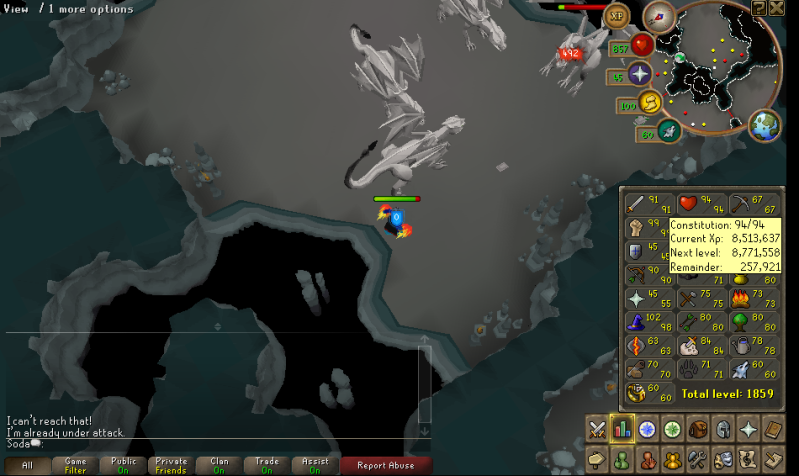The image size is (799, 476).
Task: Click the Report Abuse button
Action: [386, 465]
